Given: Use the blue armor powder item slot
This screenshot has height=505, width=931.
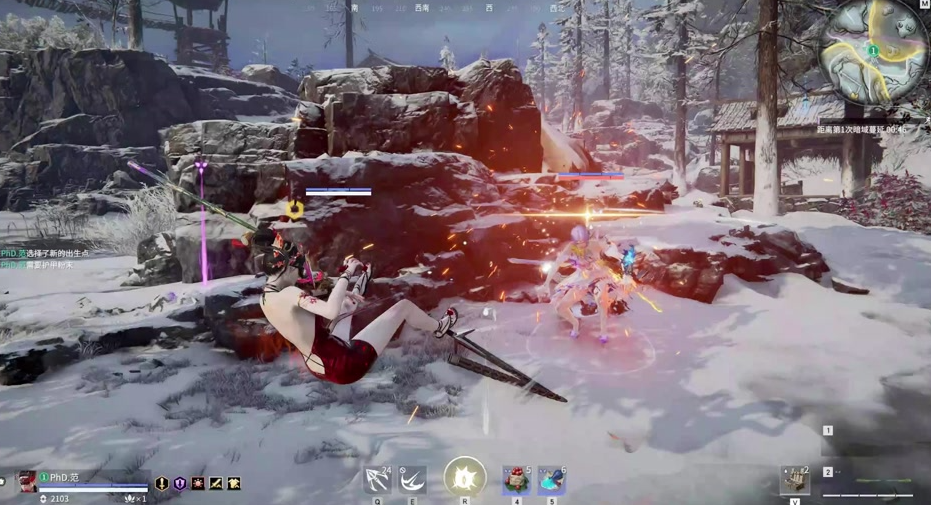Looking at the screenshot, I should pyautogui.click(x=551, y=480).
